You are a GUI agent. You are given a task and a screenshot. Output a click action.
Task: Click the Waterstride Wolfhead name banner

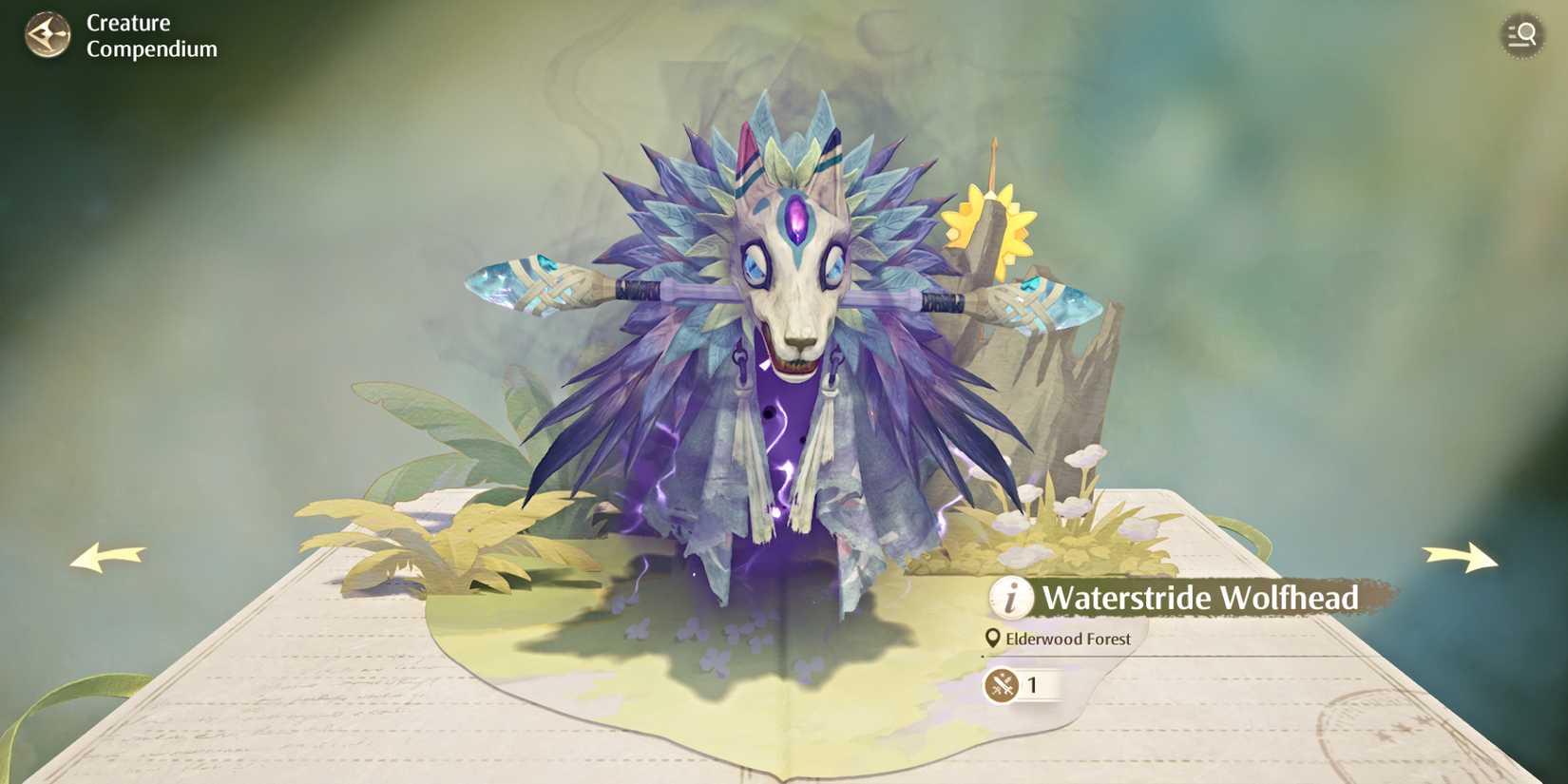1202,599
